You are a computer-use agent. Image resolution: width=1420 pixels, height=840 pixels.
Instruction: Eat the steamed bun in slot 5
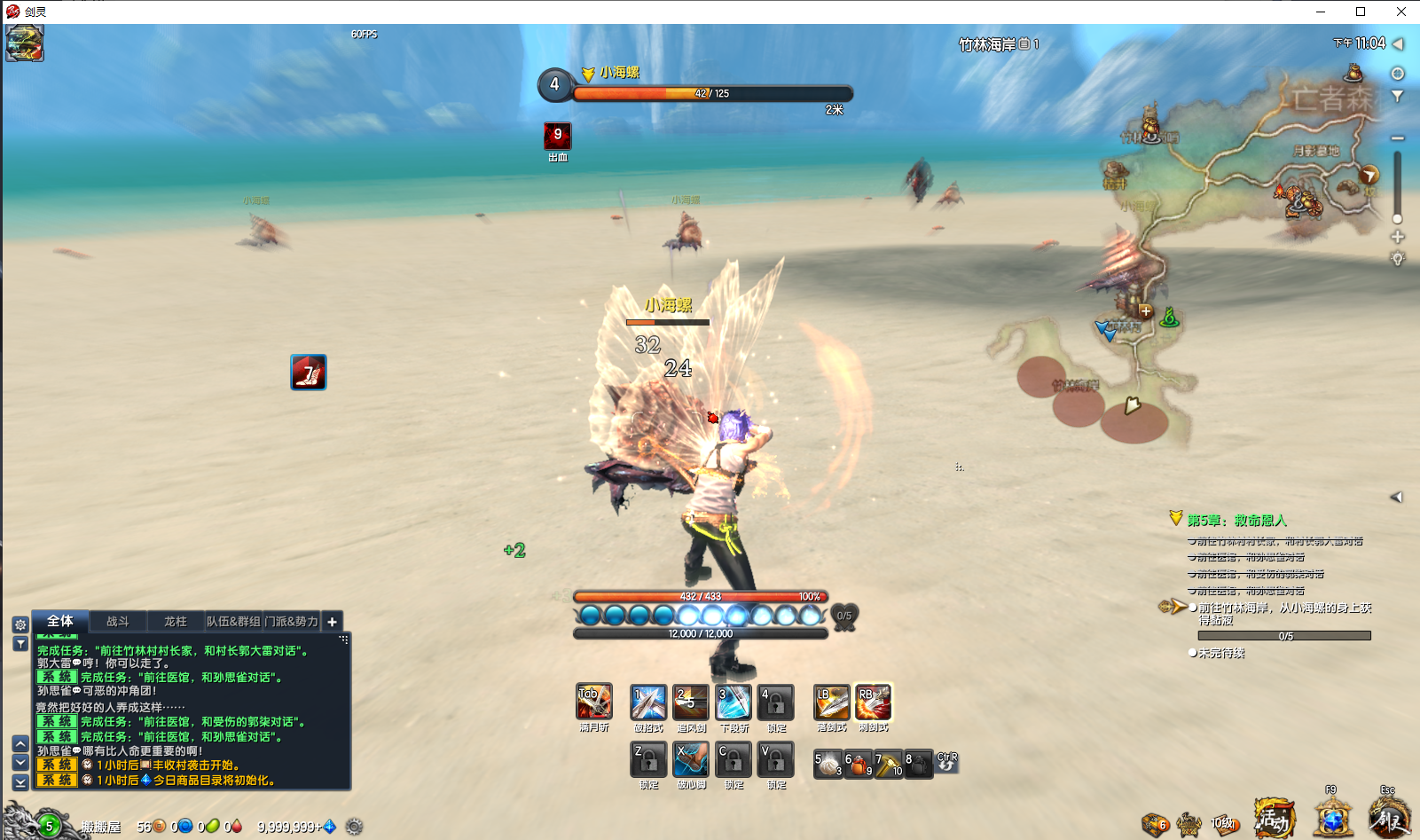coord(828,764)
